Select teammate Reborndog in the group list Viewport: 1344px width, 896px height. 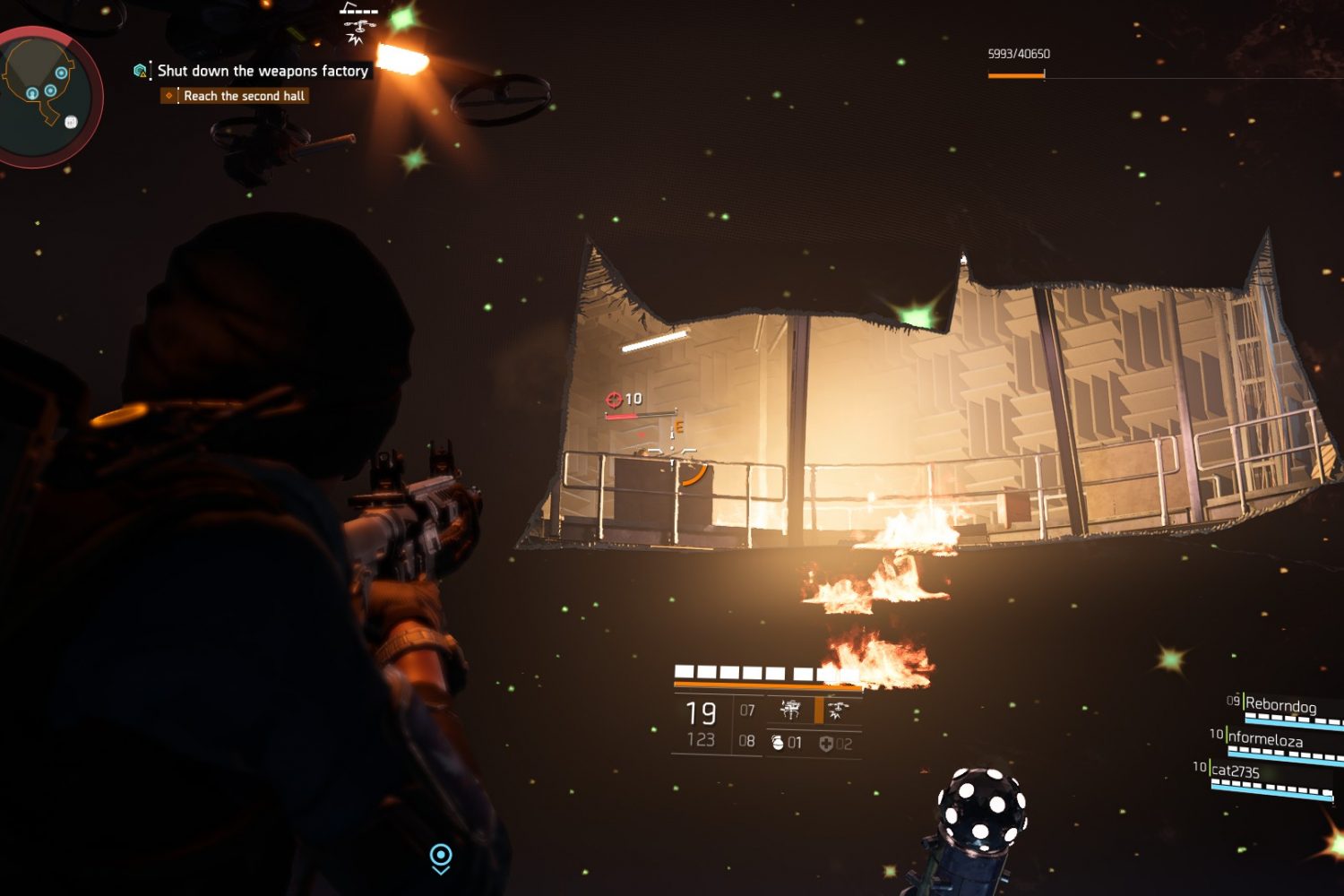point(1280,706)
